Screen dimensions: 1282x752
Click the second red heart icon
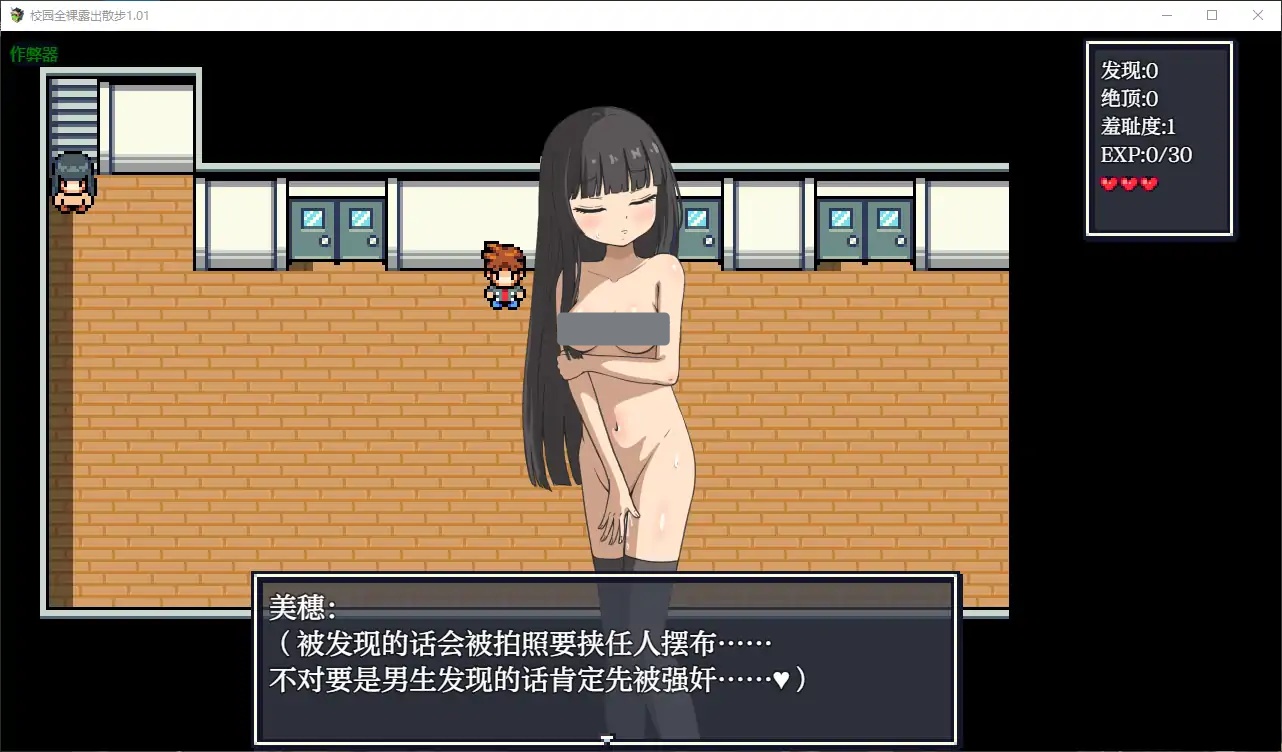pos(1130,183)
